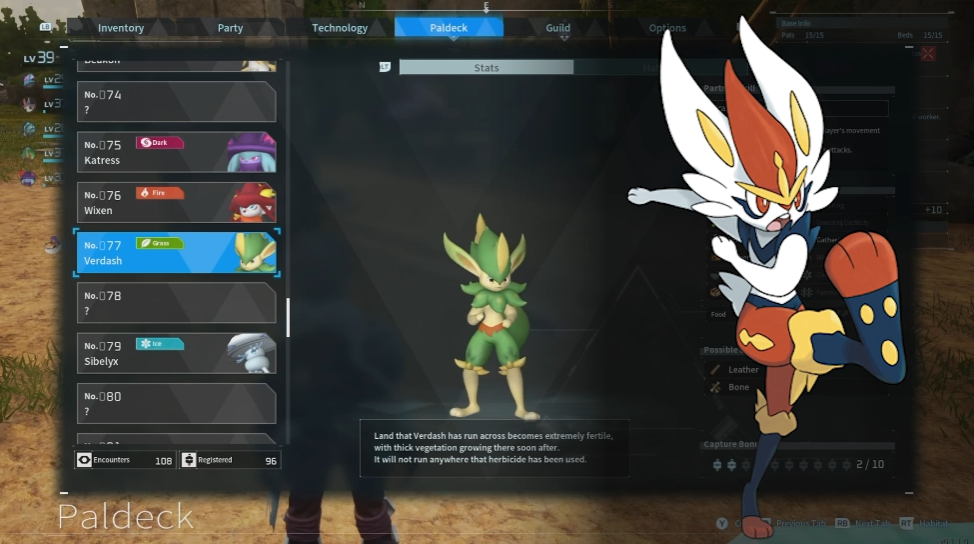Screen dimensions: 974x544
Task: Select unknown entry No. 078
Action: [x=176, y=303]
